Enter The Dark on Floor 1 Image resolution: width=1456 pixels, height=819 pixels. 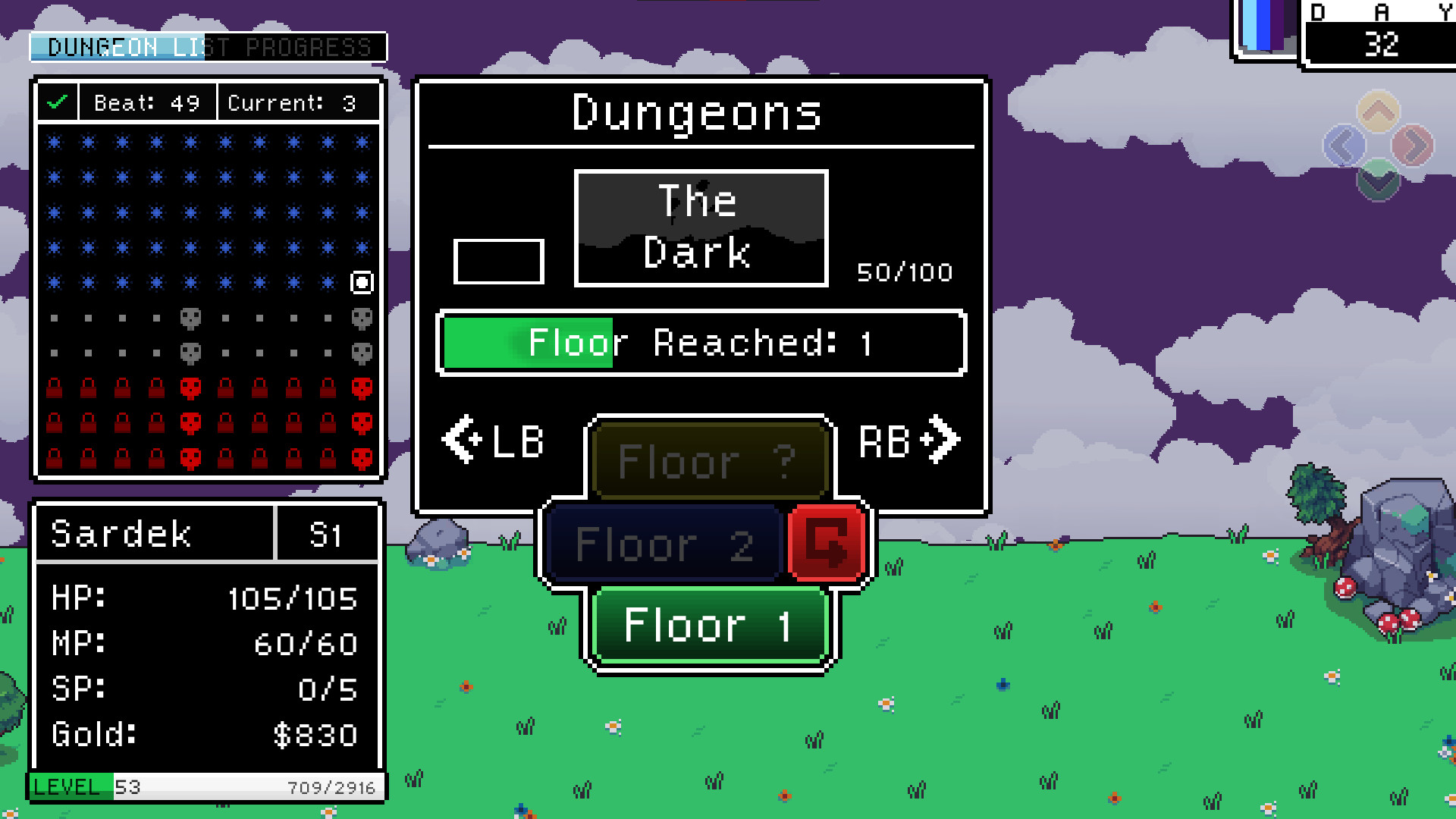tap(708, 625)
